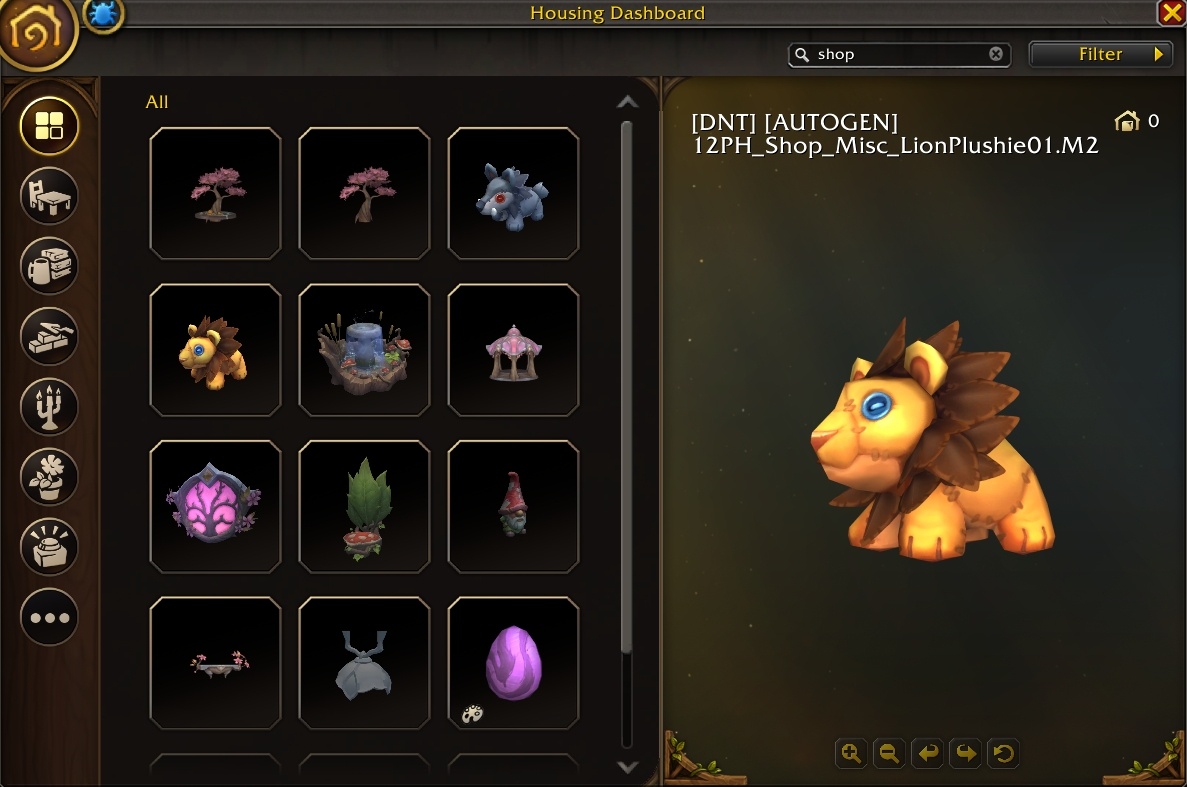Select the stone fountain decor tile
Image resolution: width=1187 pixels, height=787 pixels.
[x=364, y=350]
